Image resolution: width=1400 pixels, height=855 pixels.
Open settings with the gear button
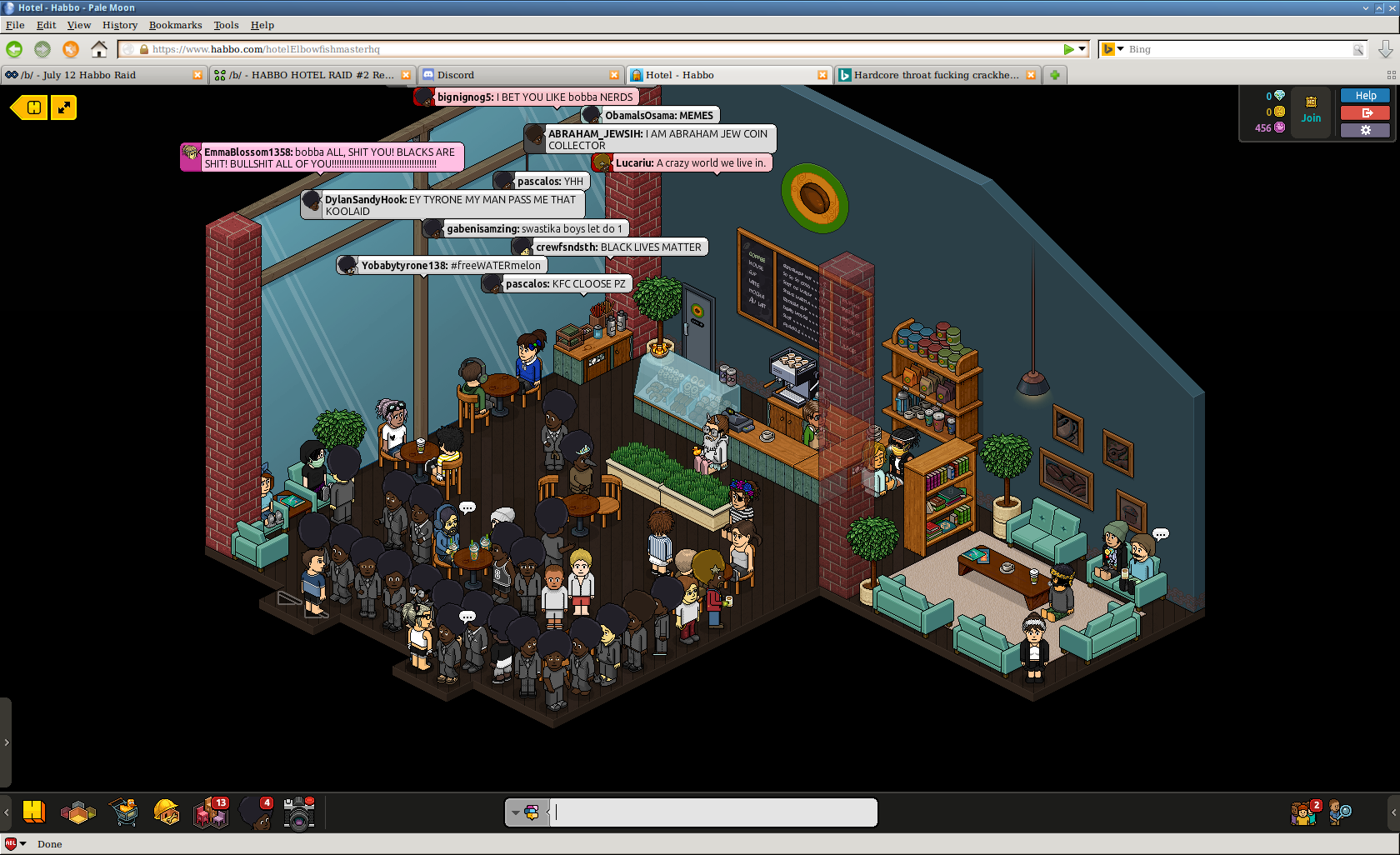point(1365,130)
